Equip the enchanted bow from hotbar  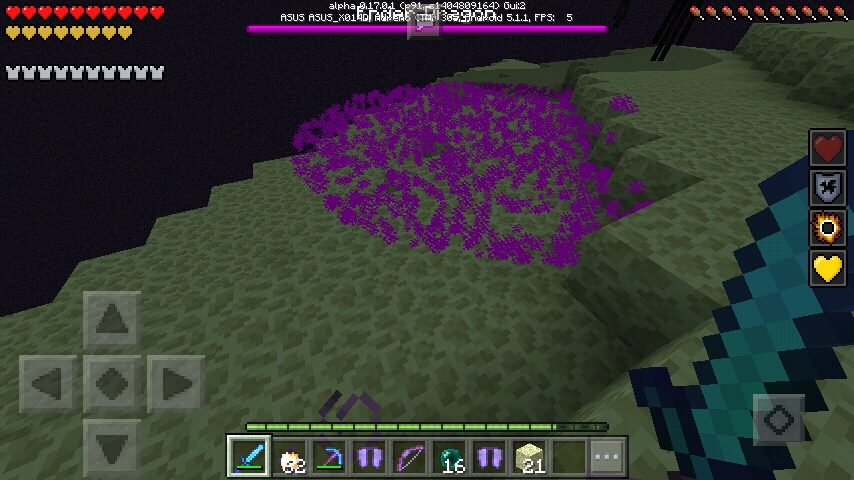409,457
